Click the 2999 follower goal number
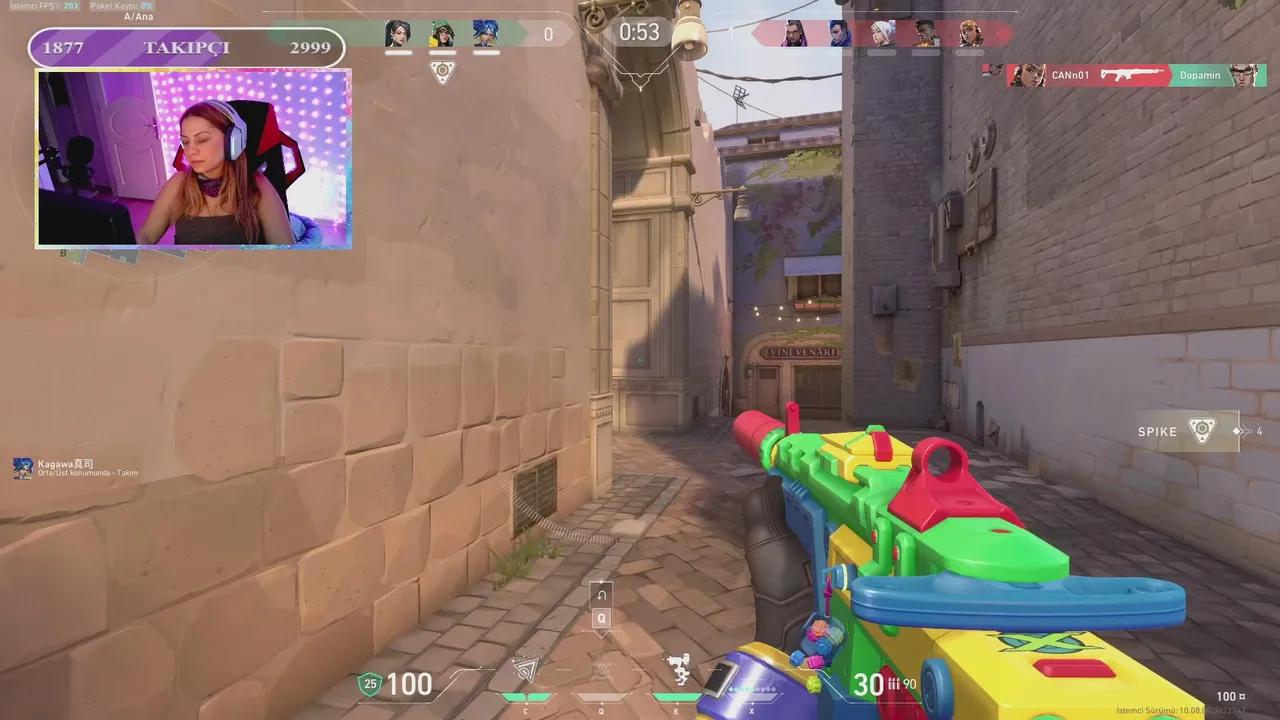 [310, 47]
